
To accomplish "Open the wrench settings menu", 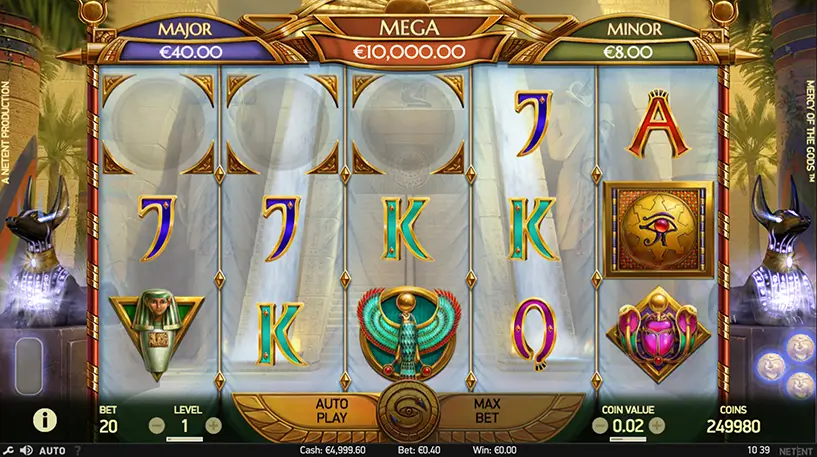I will point(8,450).
